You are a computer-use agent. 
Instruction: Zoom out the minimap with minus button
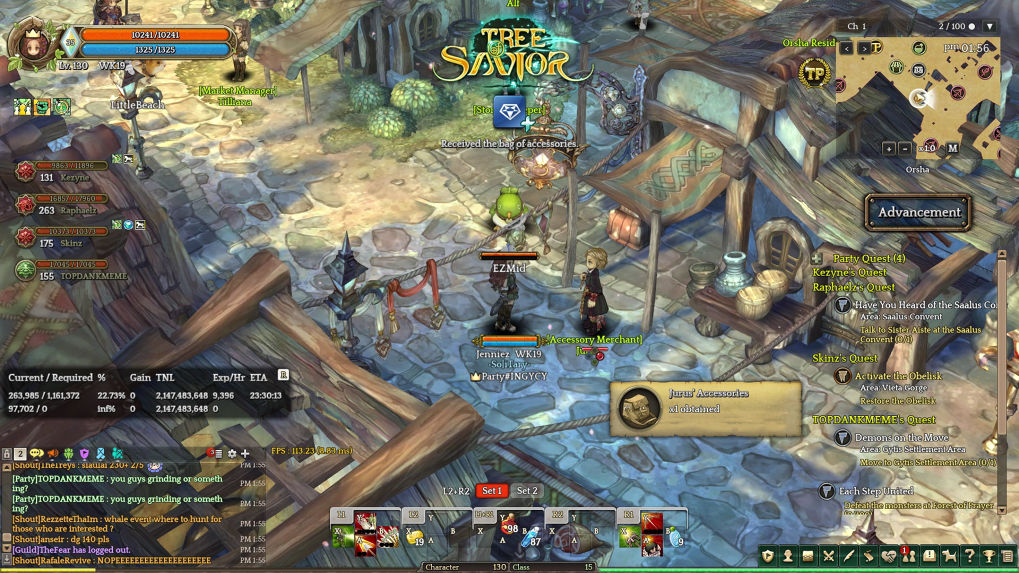(x=906, y=148)
